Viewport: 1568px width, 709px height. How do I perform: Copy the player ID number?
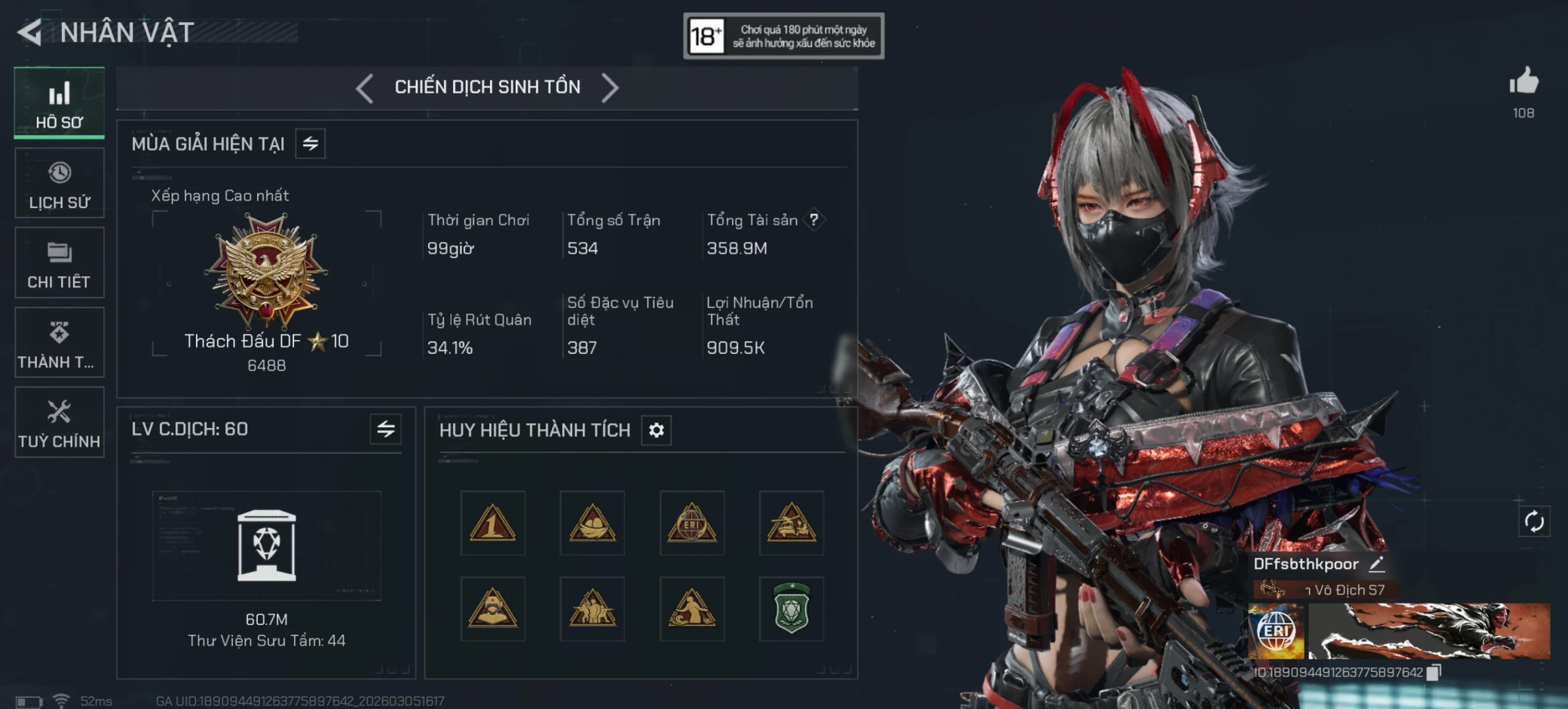point(1433,673)
